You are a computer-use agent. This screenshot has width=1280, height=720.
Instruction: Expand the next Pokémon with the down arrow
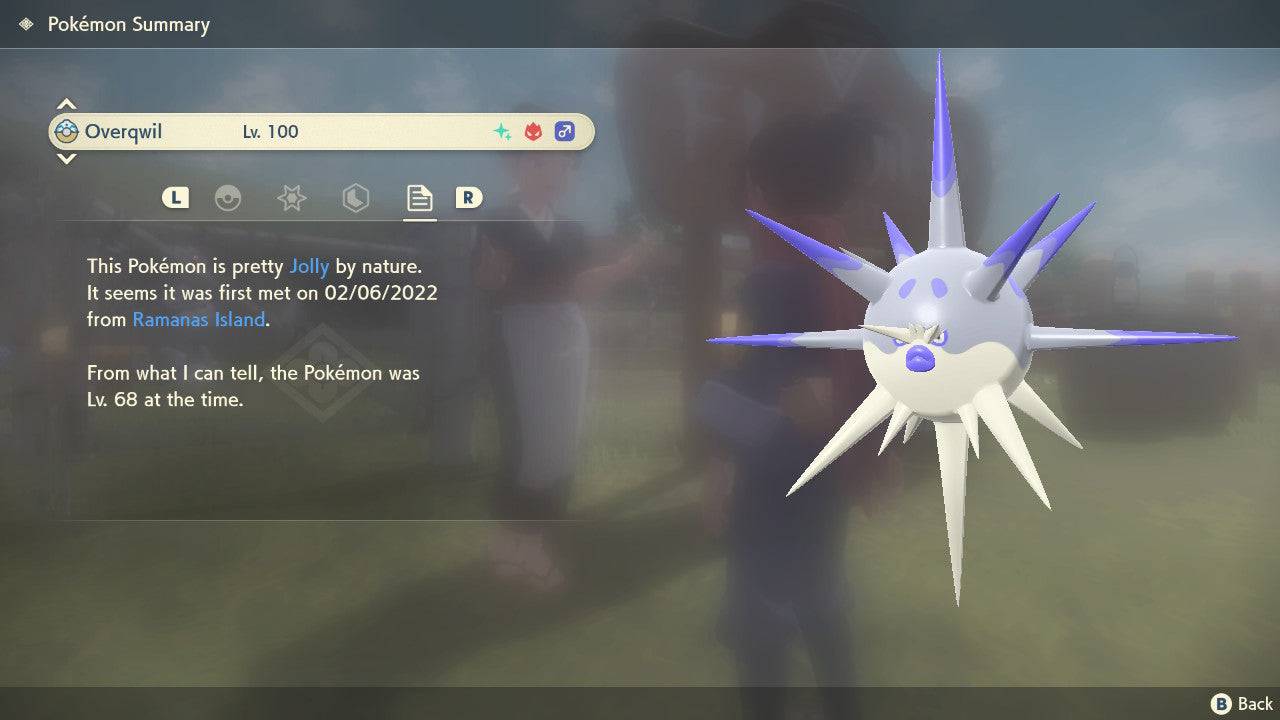pyautogui.click(x=66, y=159)
